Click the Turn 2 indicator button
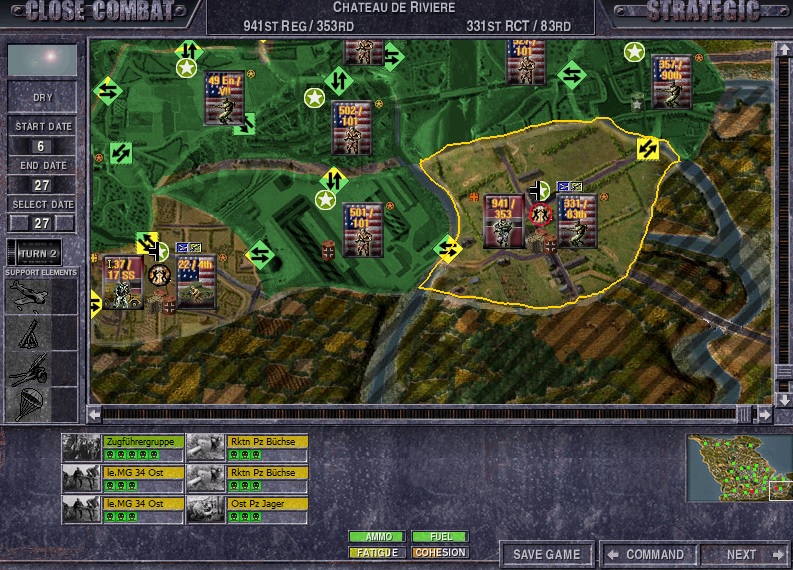Image resolution: width=793 pixels, height=570 pixels. 40,251
